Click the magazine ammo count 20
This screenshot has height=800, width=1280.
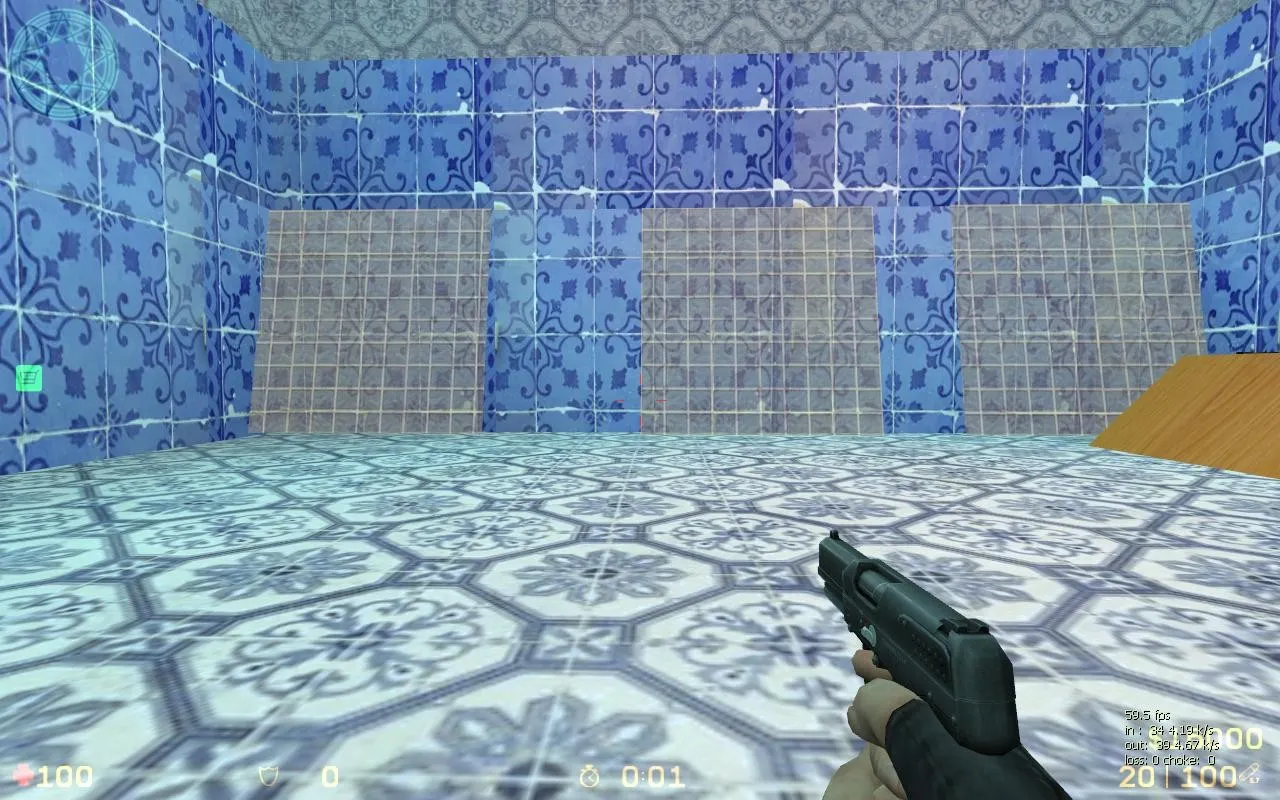[1135, 776]
